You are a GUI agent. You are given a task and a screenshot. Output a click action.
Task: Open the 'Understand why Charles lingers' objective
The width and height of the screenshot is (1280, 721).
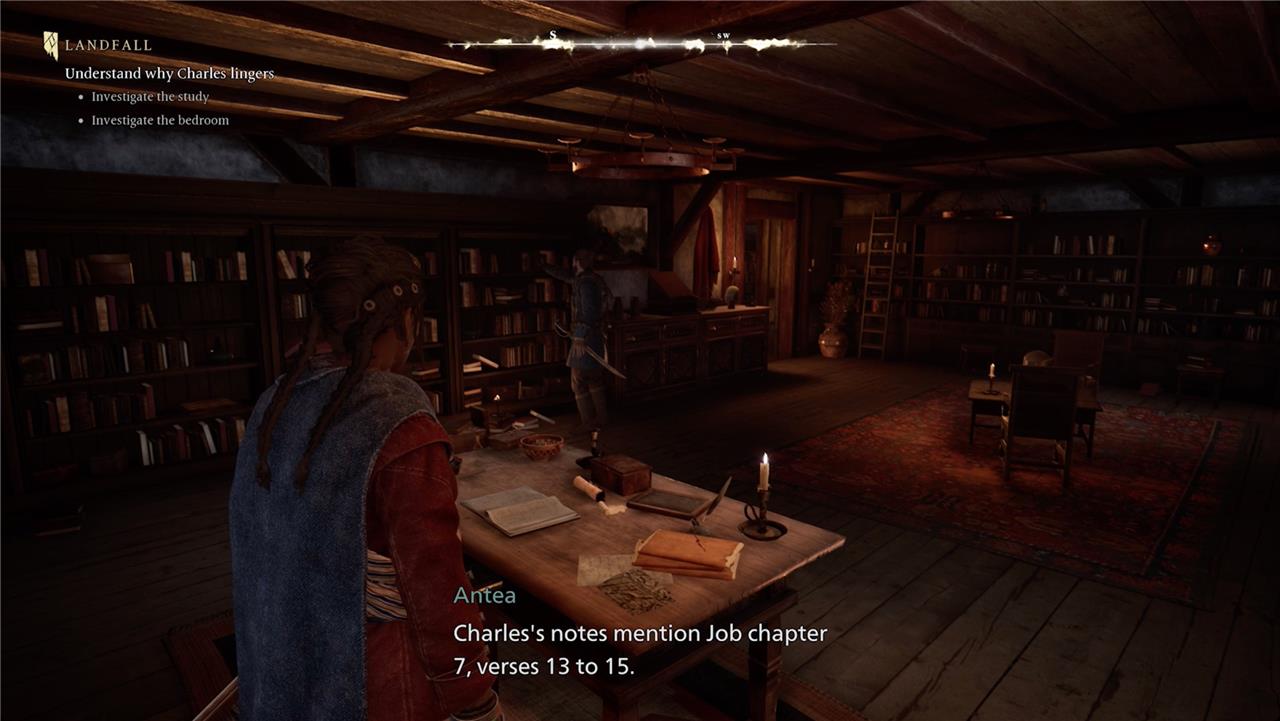[169, 74]
